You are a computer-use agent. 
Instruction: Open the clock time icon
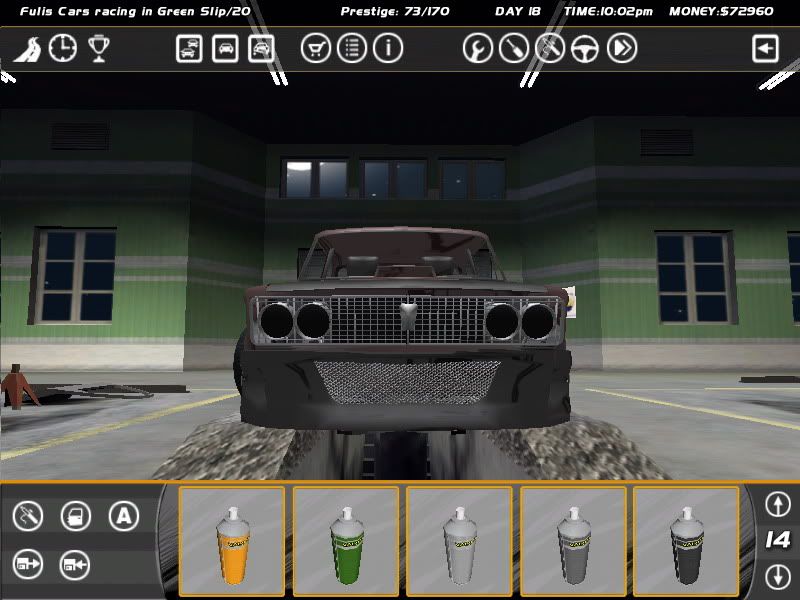62,48
